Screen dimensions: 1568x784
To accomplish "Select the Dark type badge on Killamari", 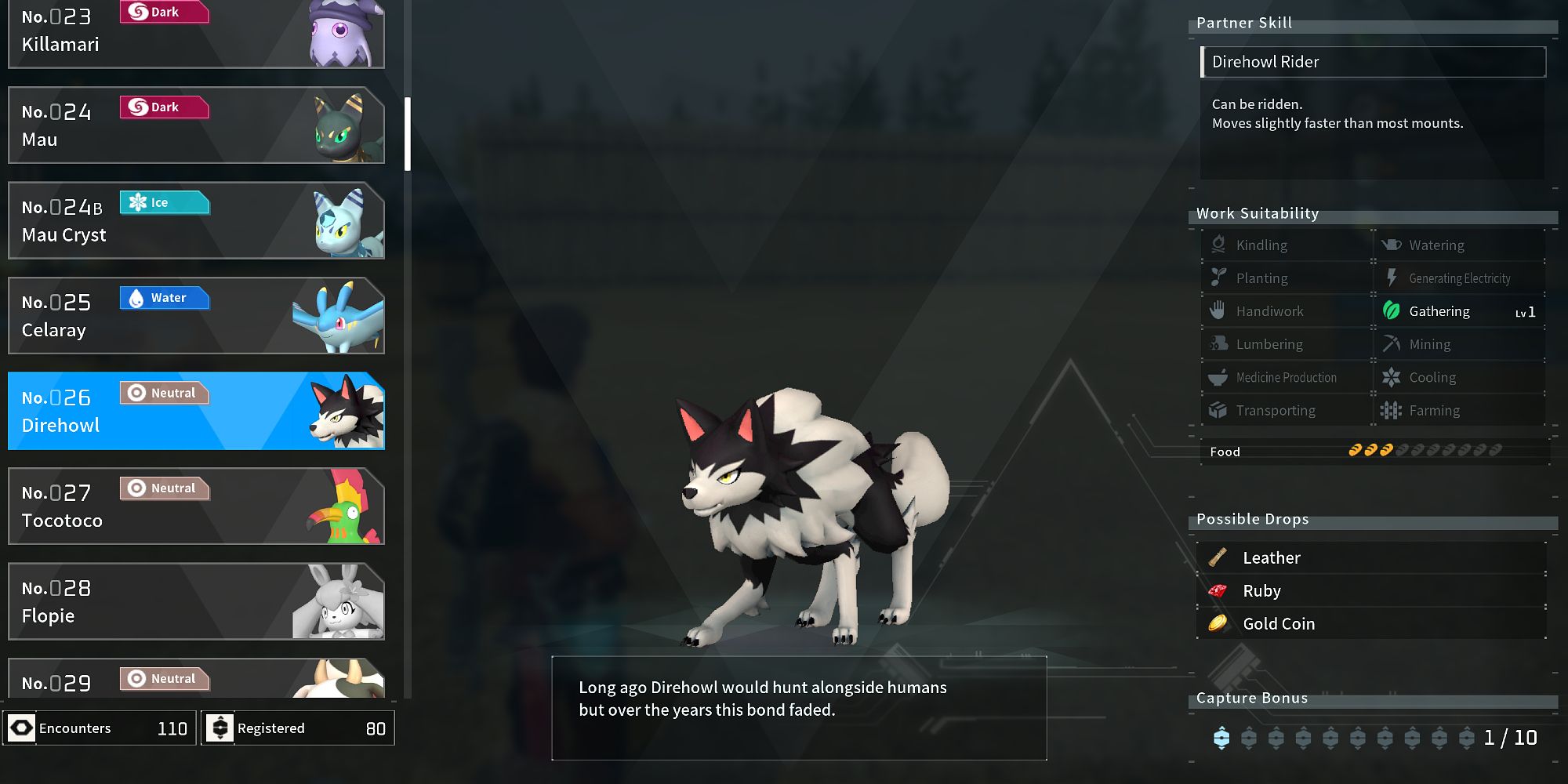I will pos(164,12).
